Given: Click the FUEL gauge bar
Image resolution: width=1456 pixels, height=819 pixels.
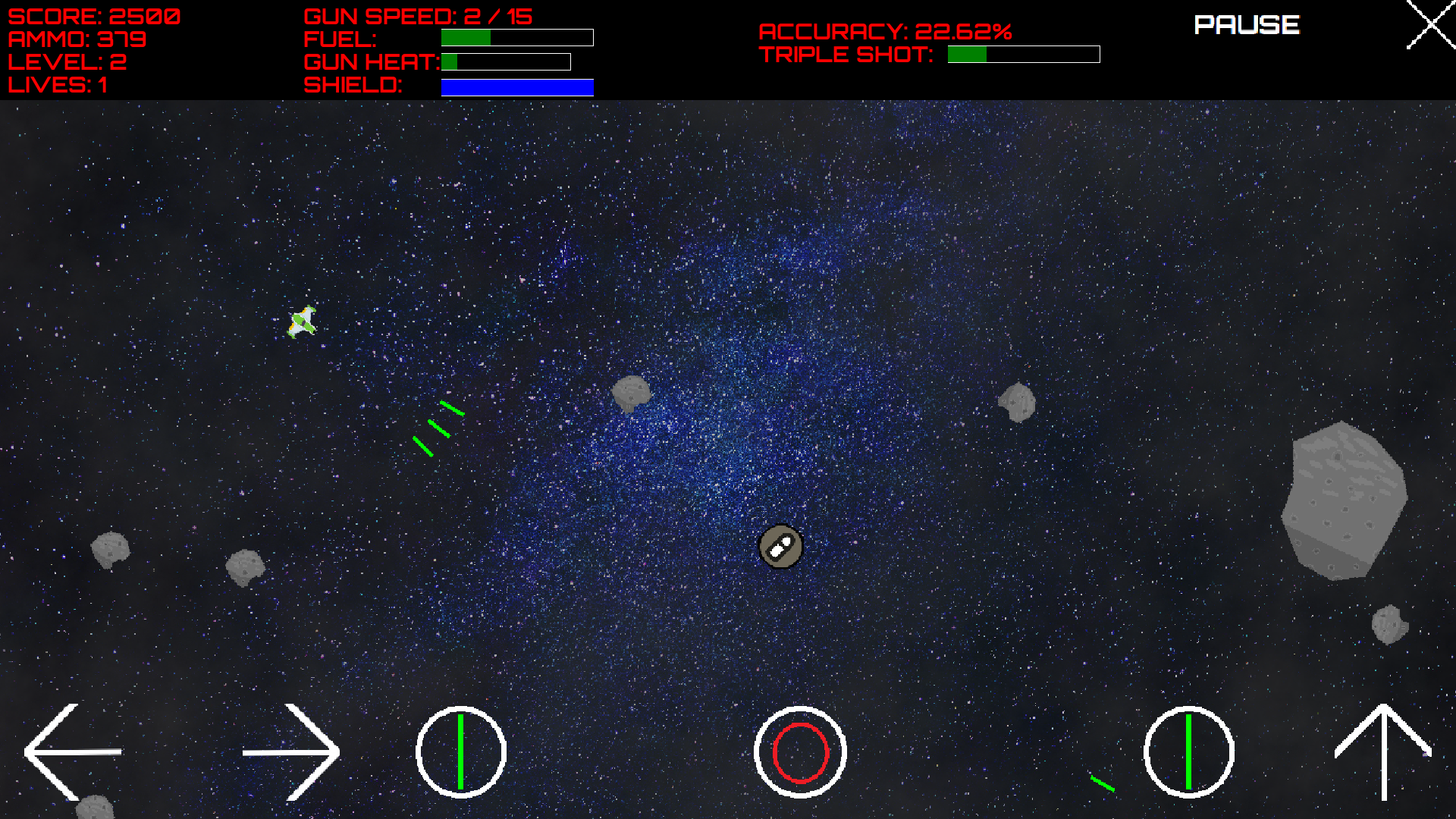Looking at the screenshot, I should pyautogui.click(x=516, y=38).
